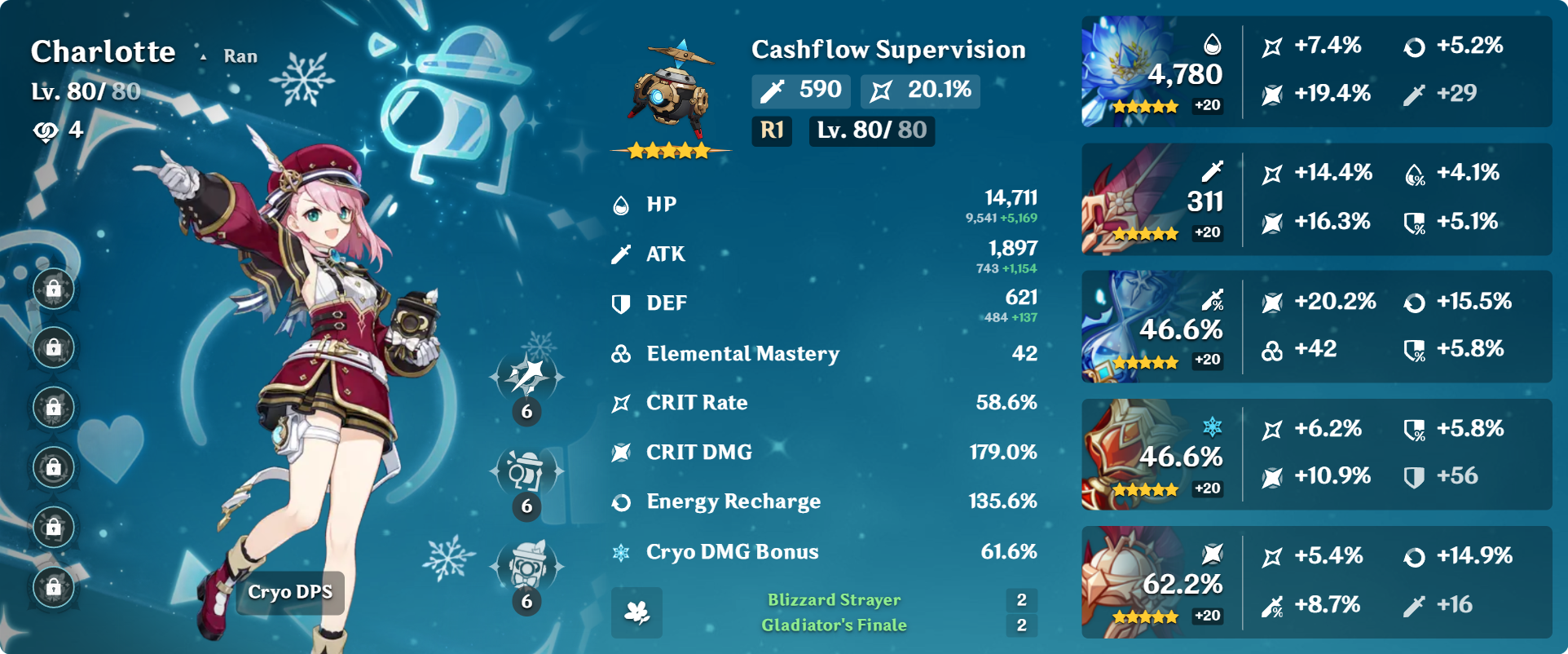View the circlet artifact with 62.2% CRIT DMG
The height and width of the screenshot is (654, 1568).
pos(1131,582)
